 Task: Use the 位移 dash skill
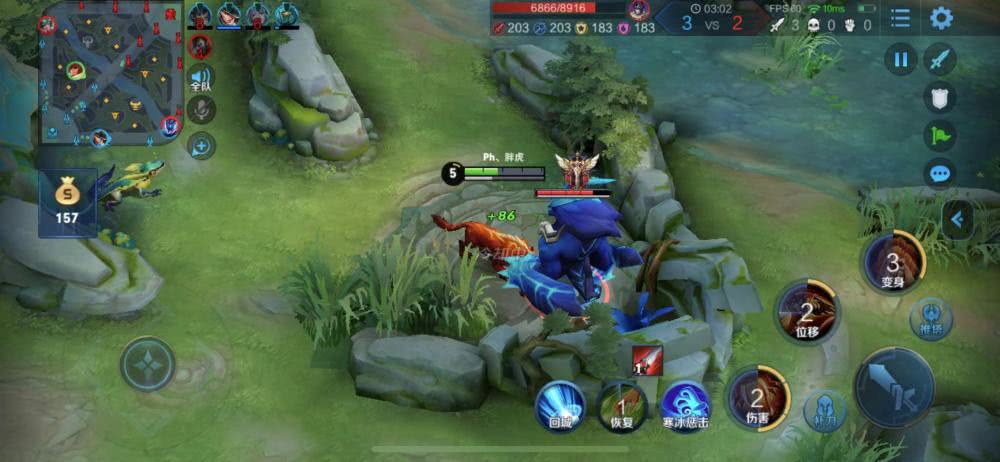(x=807, y=312)
